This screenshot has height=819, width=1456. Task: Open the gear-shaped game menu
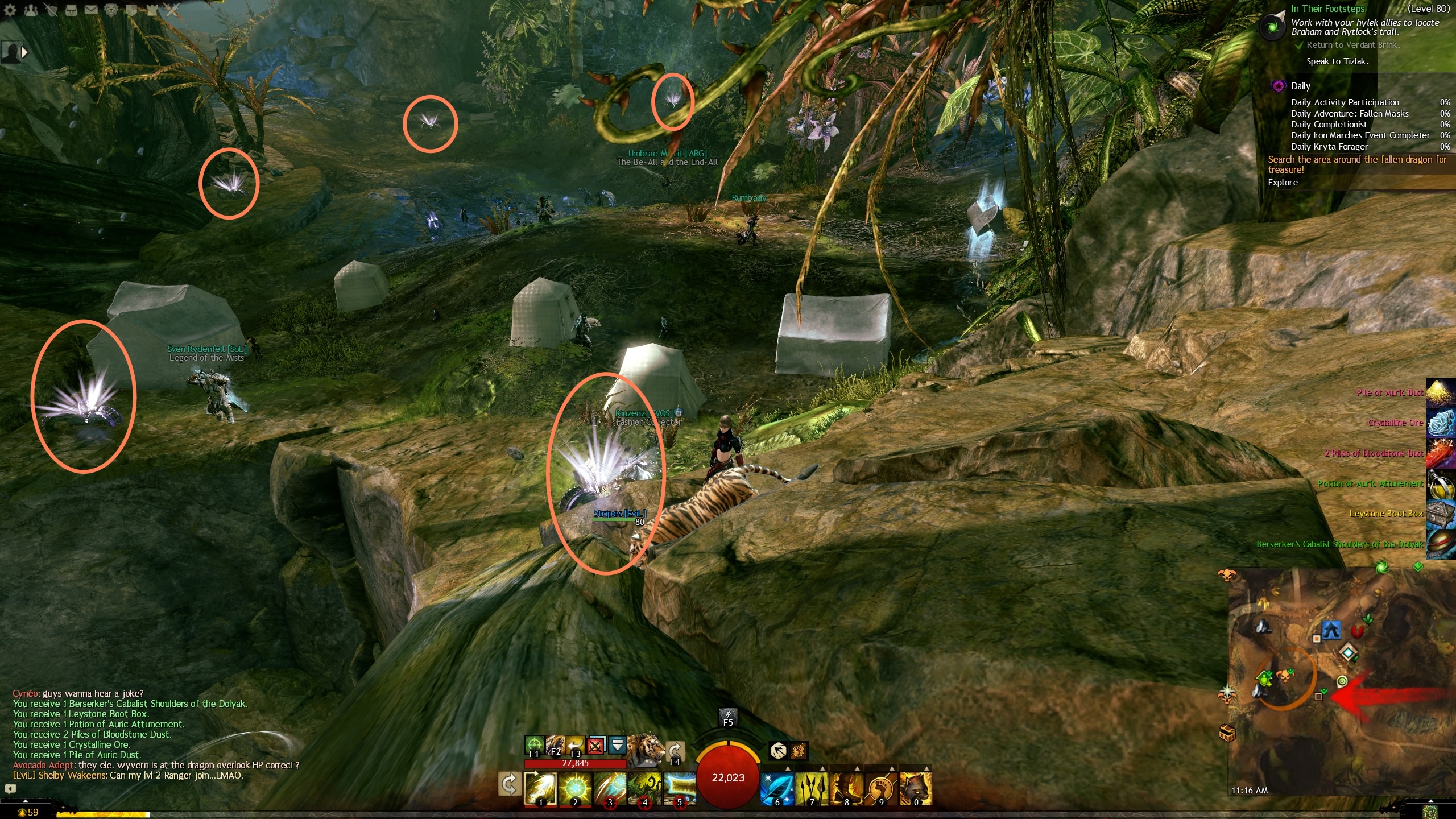point(10,10)
